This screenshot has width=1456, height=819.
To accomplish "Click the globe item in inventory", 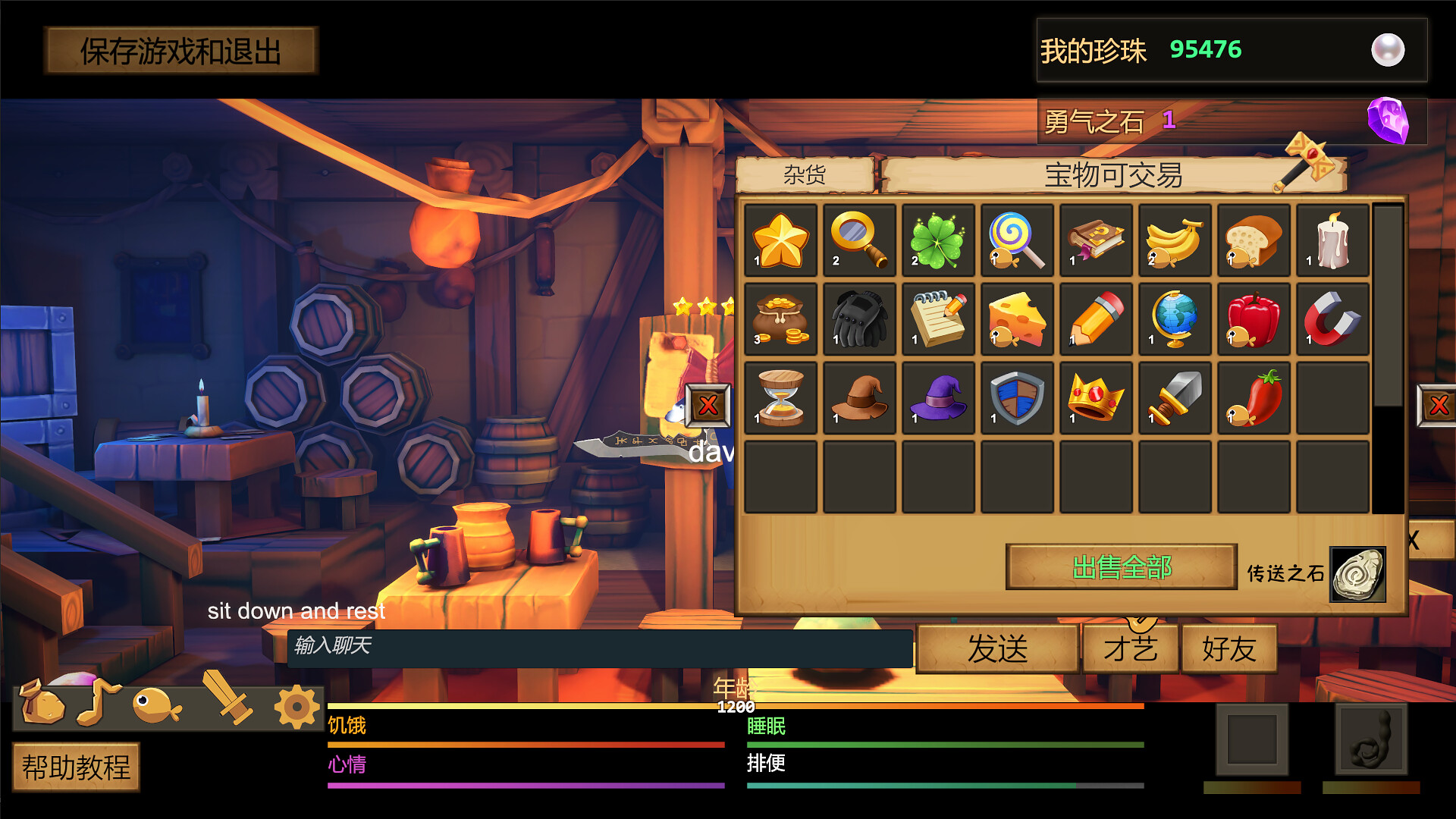I will (x=1175, y=320).
